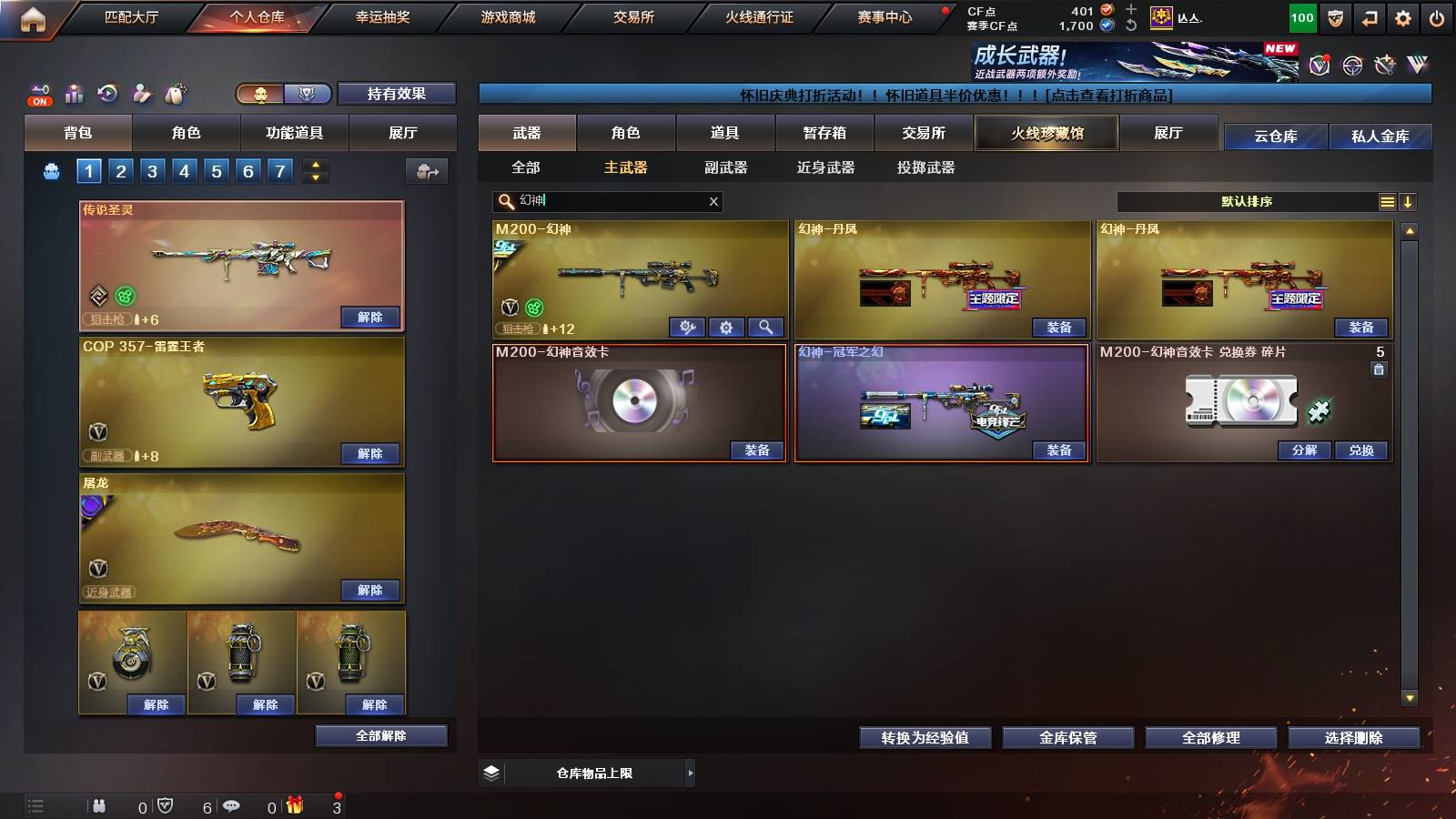Expand the 仓库物品上限 arrow
The height and width of the screenshot is (819, 1456).
coord(689,773)
